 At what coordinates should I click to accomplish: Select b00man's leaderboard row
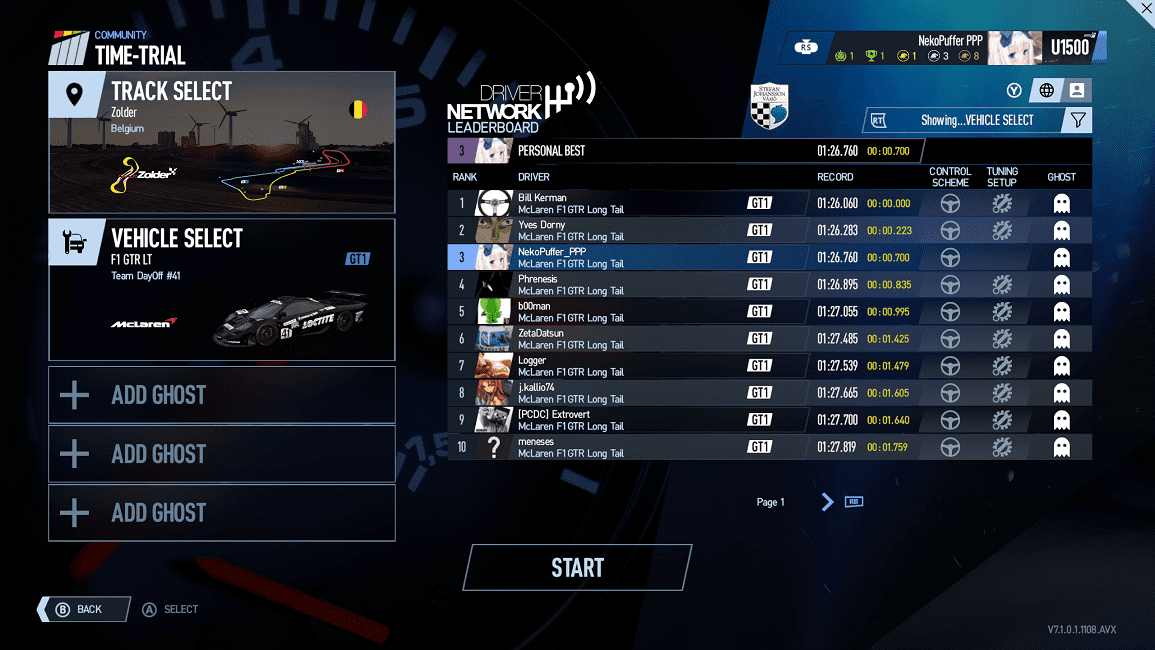click(x=640, y=312)
